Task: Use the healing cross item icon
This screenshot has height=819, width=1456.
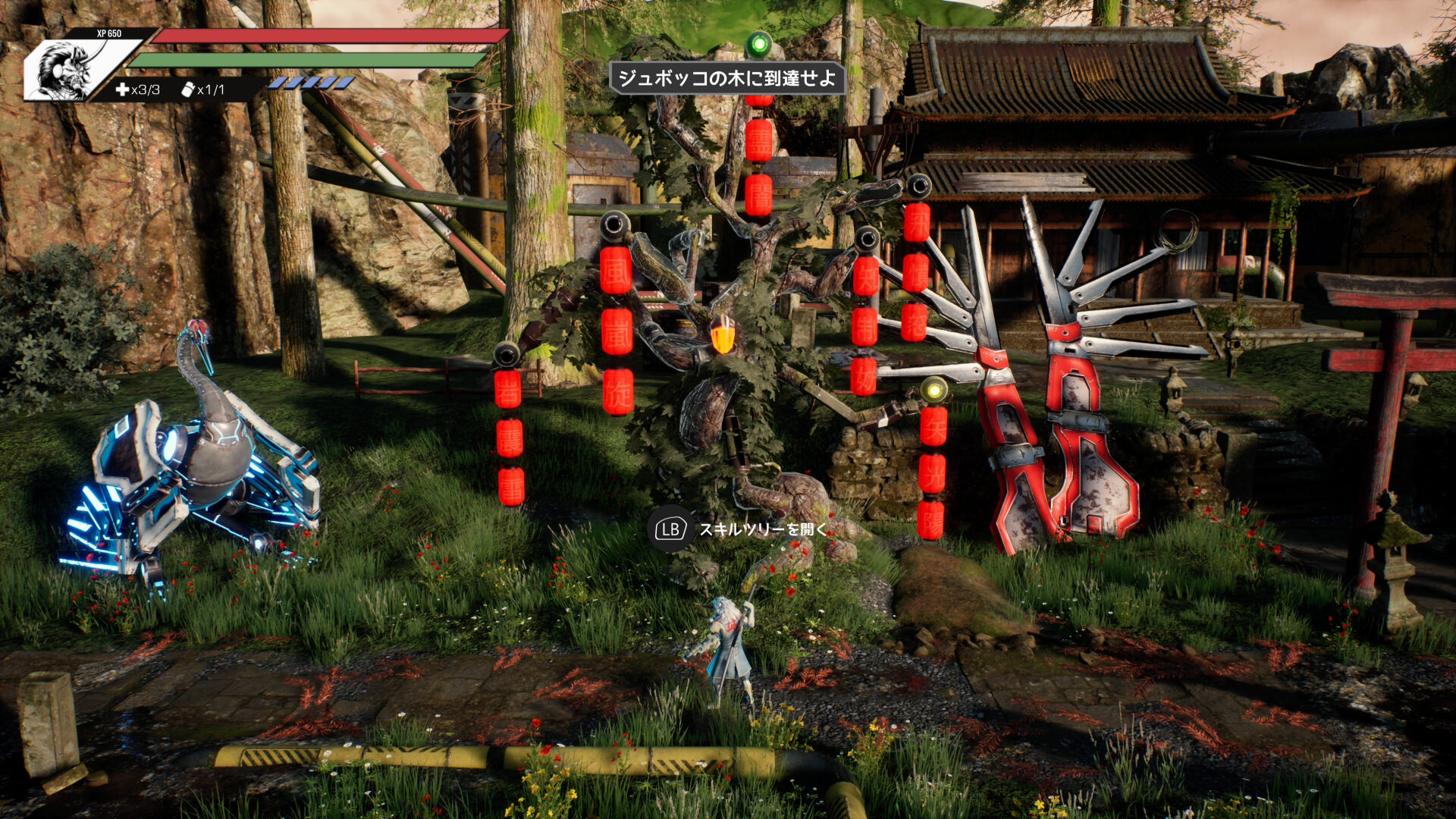Action: pos(122,89)
